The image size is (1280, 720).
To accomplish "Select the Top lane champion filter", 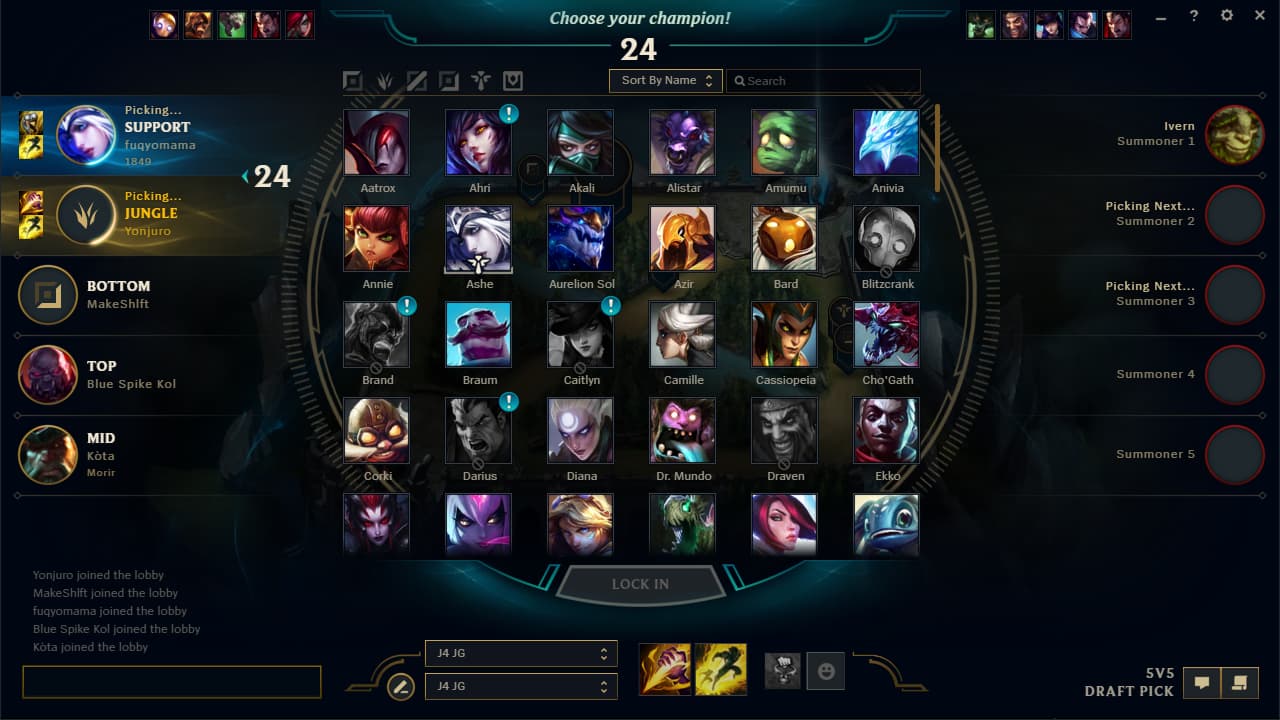I will click(353, 80).
